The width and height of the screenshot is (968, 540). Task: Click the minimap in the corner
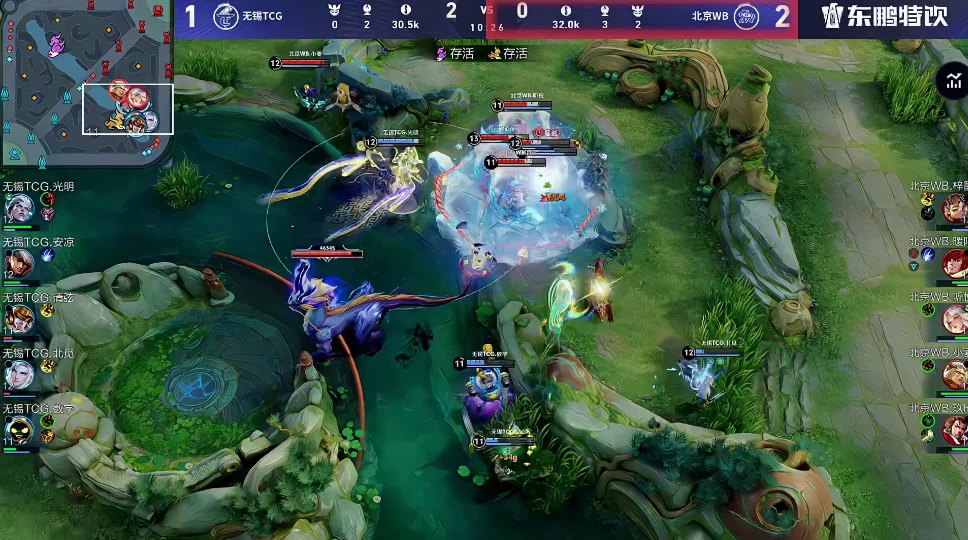tap(87, 83)
